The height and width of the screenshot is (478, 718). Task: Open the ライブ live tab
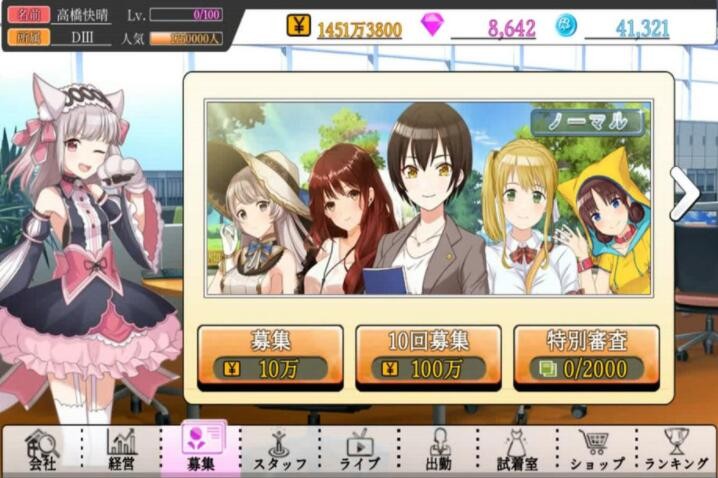(360, 449)
